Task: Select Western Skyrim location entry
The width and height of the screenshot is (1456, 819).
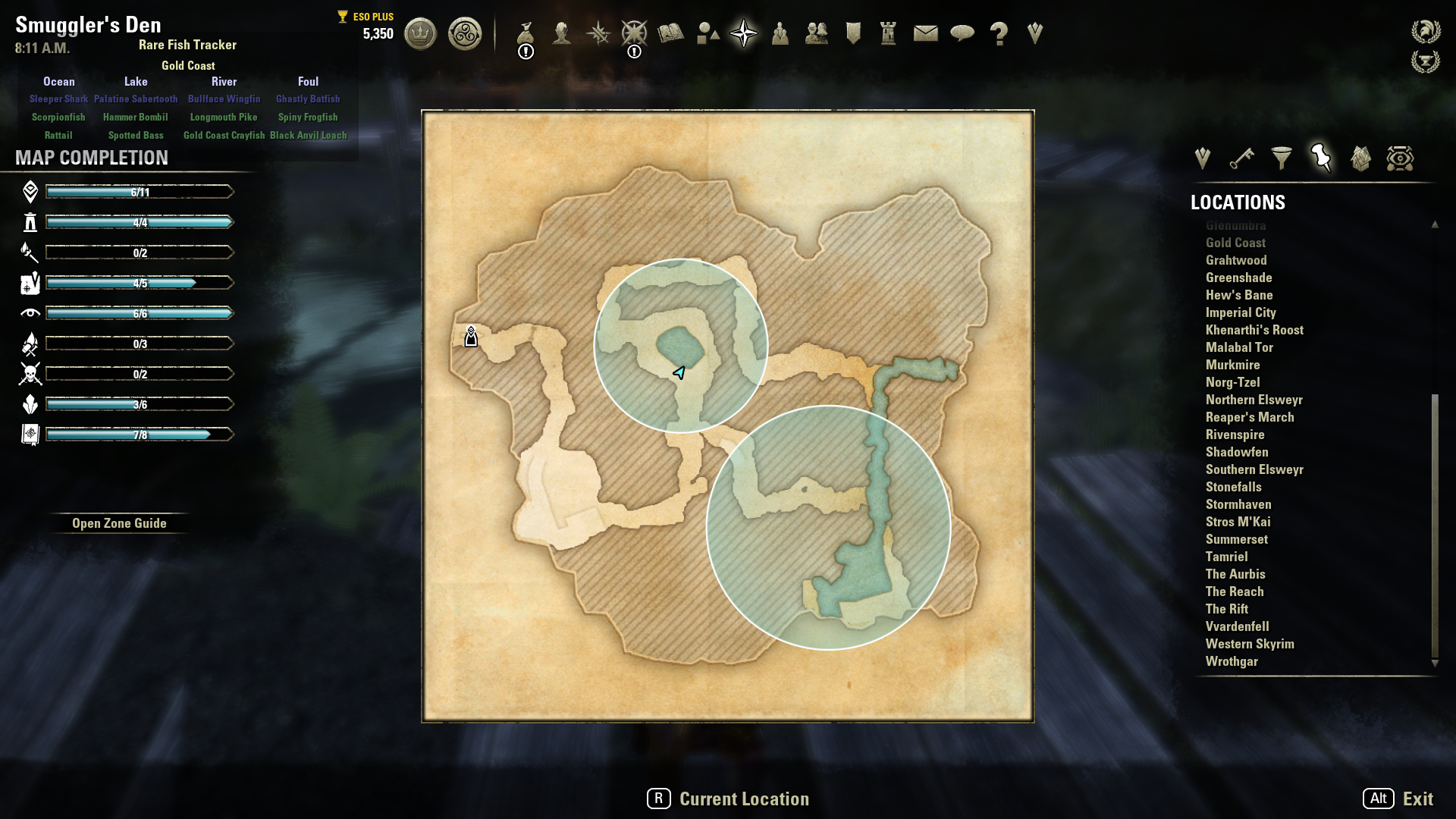Action: tap(1250, 644)
